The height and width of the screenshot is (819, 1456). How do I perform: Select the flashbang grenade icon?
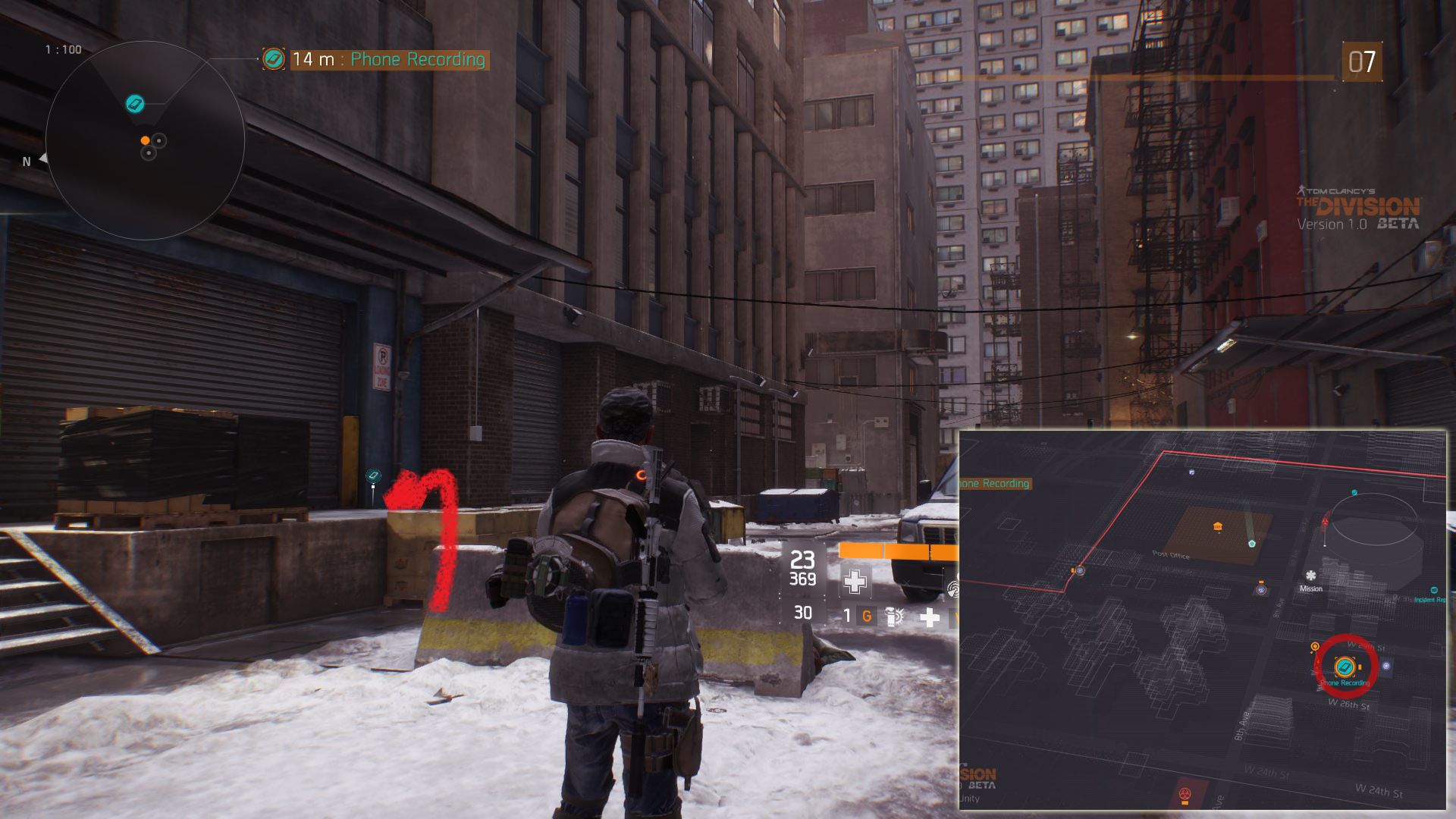pos(895,617)
